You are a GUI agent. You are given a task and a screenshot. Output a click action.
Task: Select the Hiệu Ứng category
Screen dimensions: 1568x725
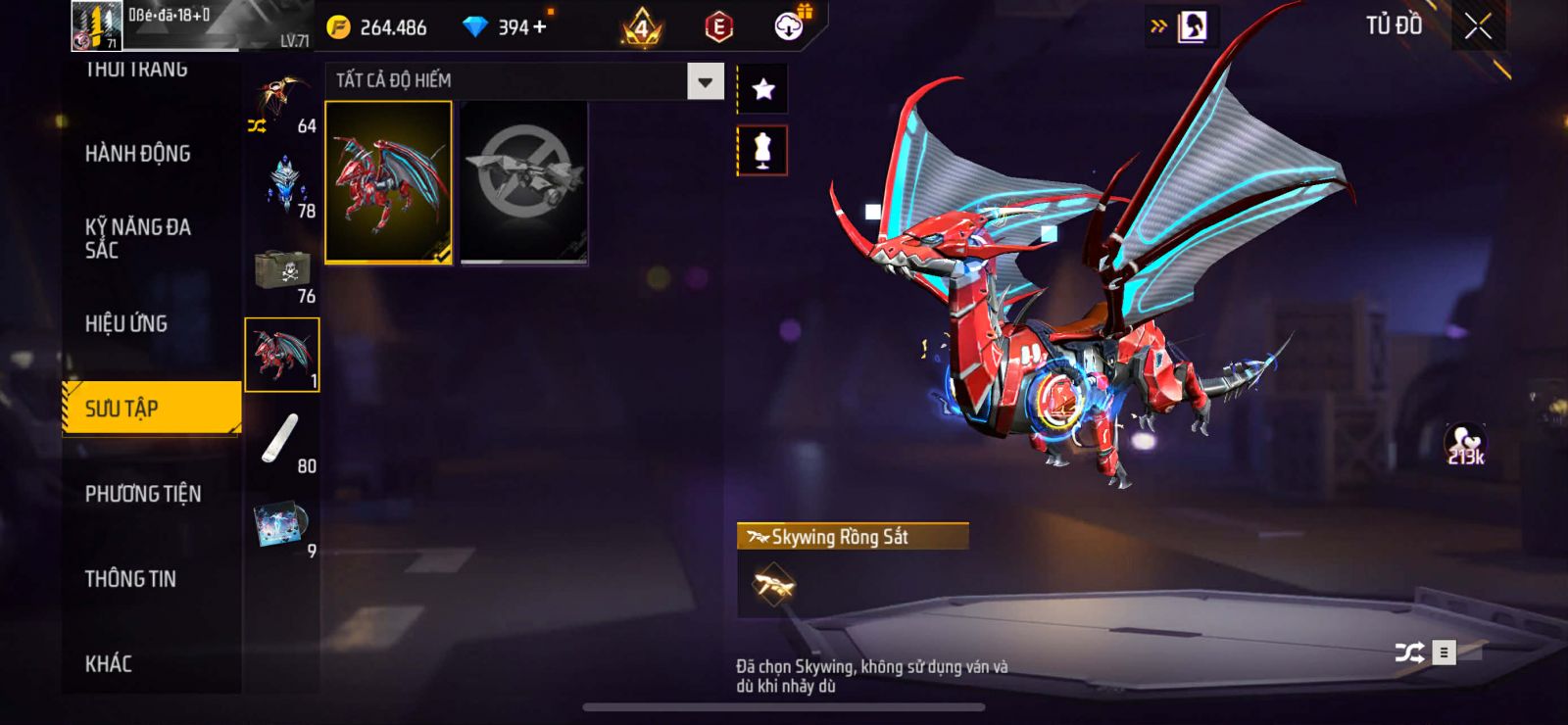coord(126,323)
